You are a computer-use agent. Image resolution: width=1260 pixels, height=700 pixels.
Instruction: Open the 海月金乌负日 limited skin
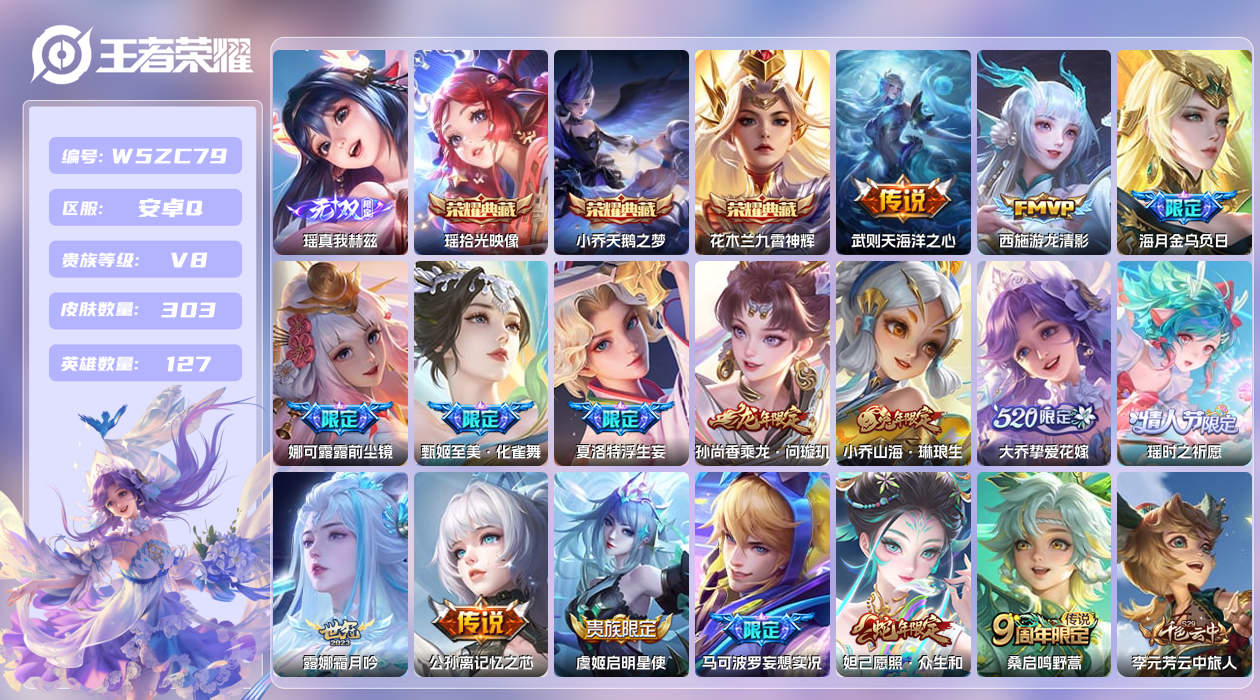click(1184, 152)
